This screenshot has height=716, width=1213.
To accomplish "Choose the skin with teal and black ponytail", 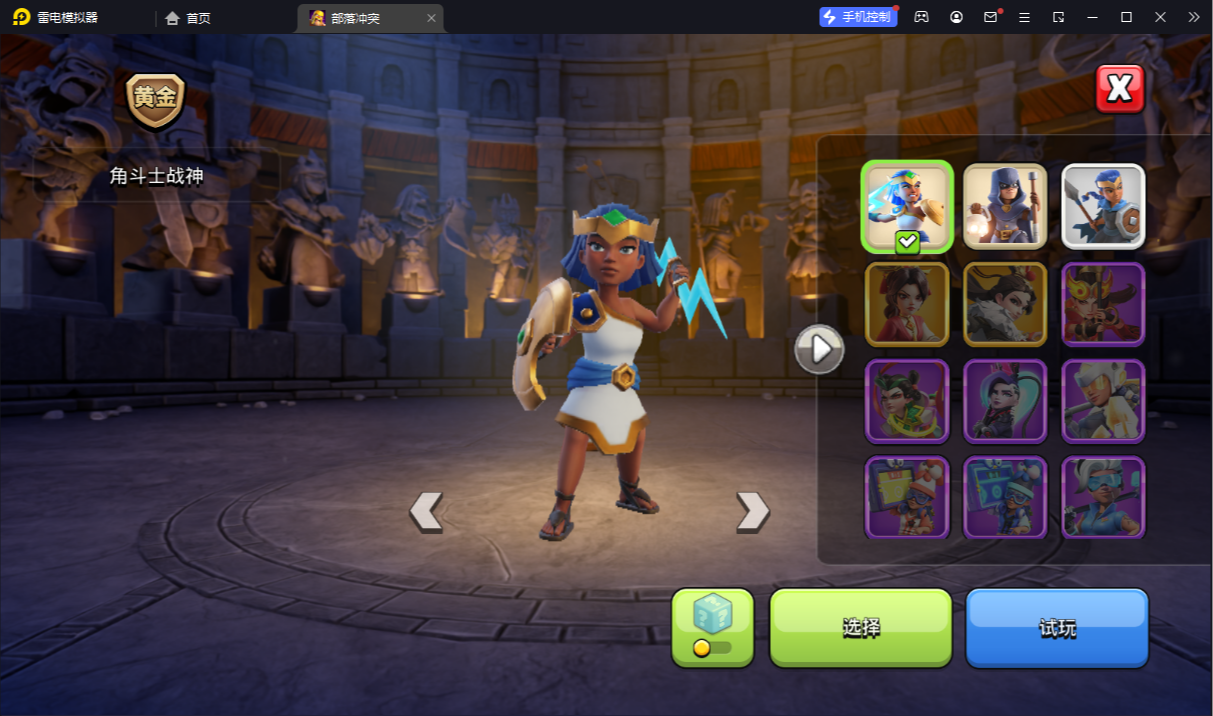I will [1005, 401].
